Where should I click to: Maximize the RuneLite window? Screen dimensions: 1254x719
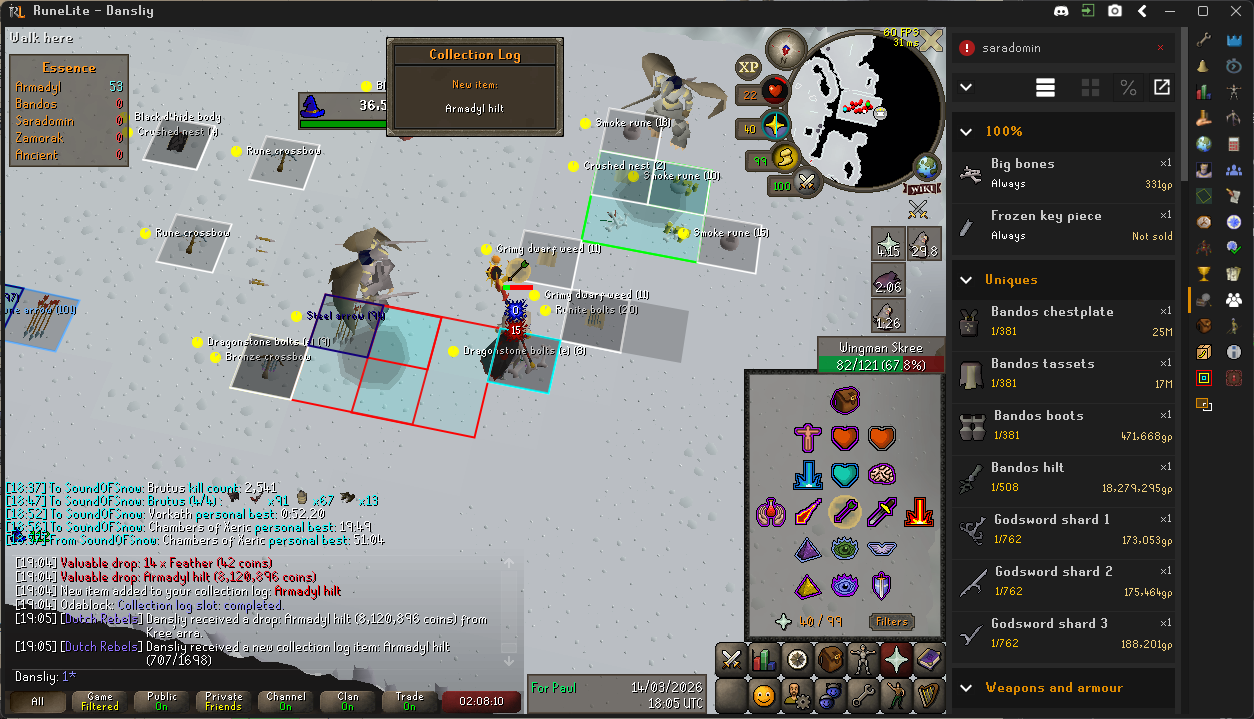coord(1203,12)
